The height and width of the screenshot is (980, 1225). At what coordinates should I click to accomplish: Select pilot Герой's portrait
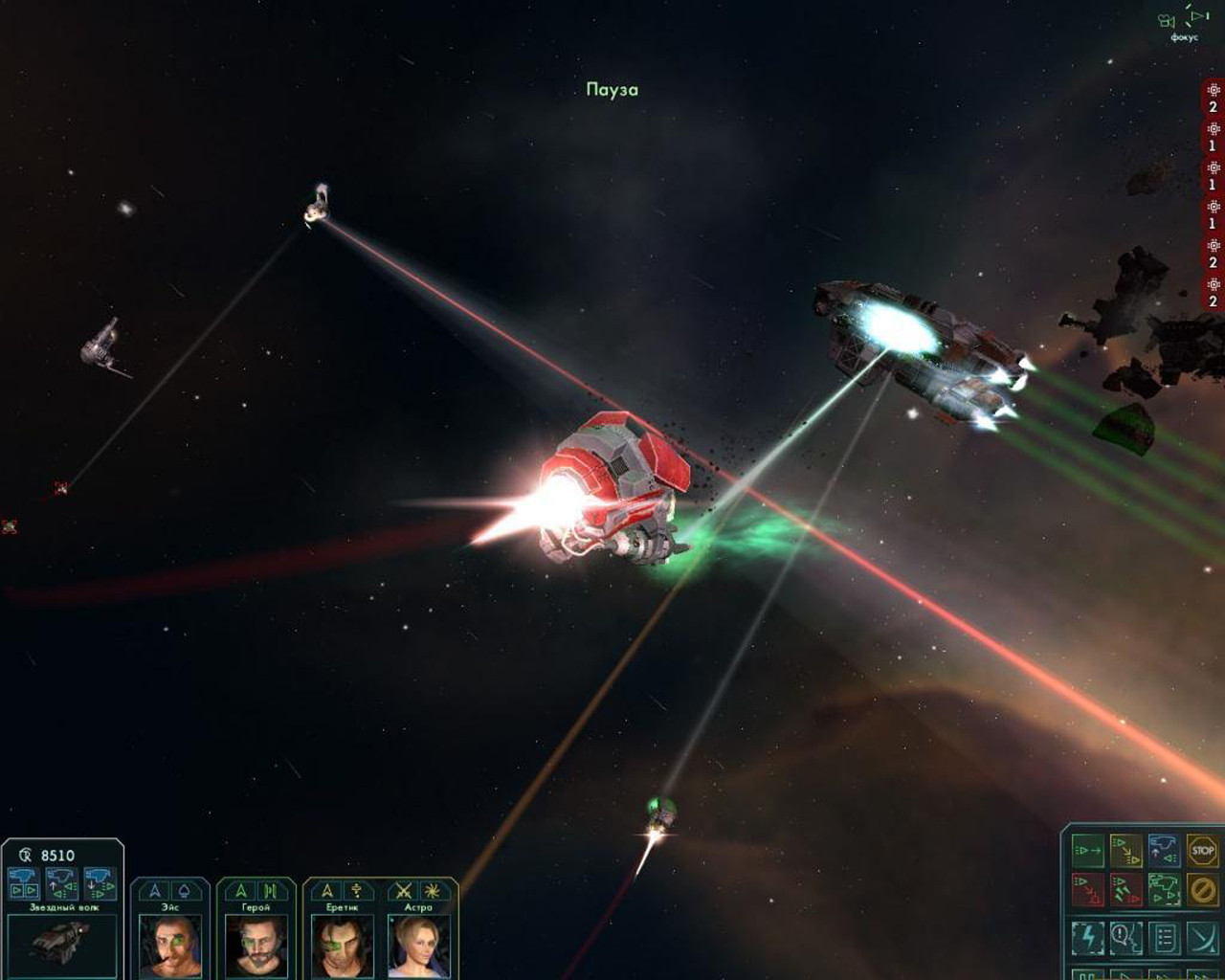(256, 946)
